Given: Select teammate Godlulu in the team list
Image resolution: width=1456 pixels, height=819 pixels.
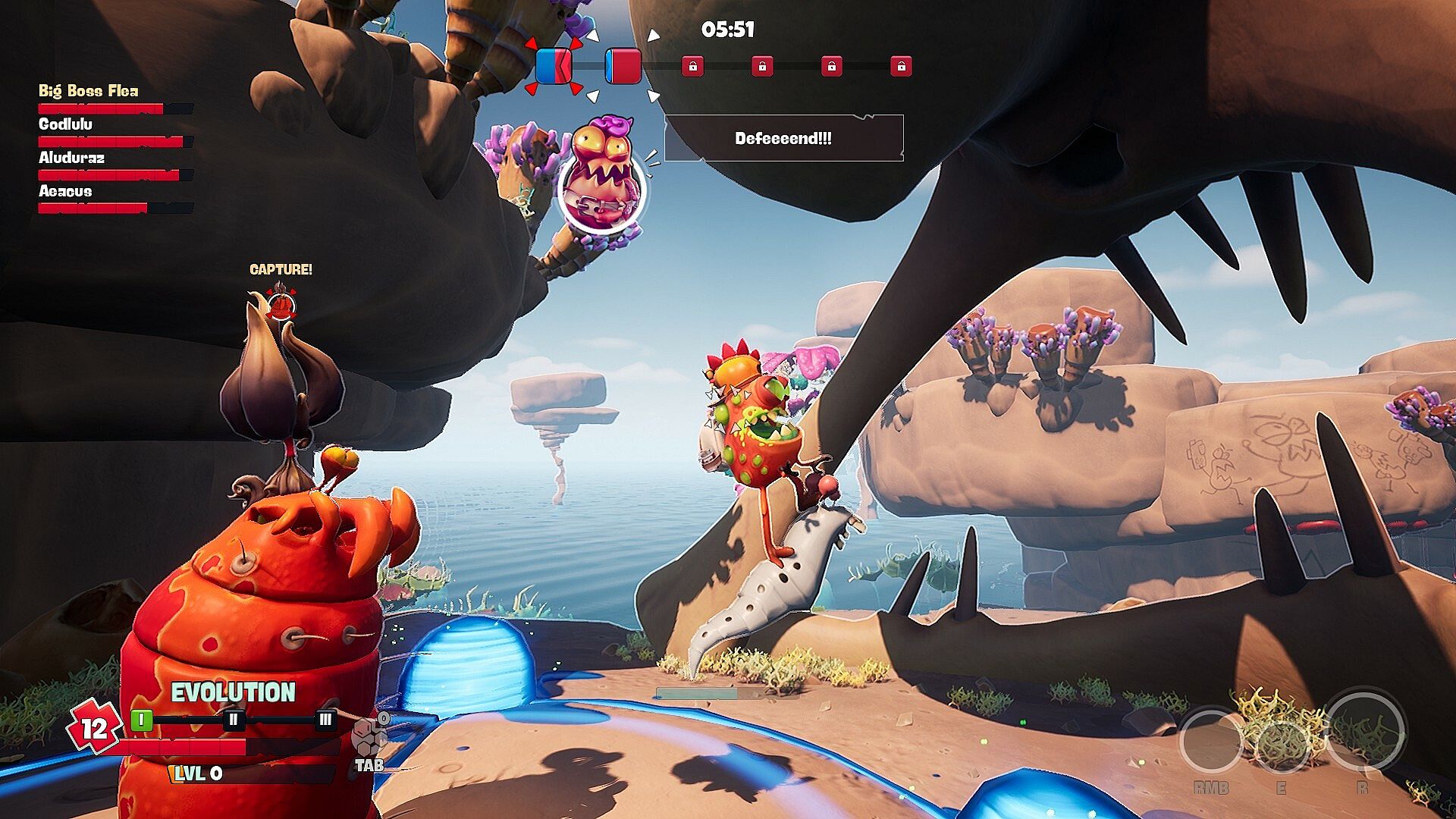Looking at the screenshot, I should pos(66,124).
